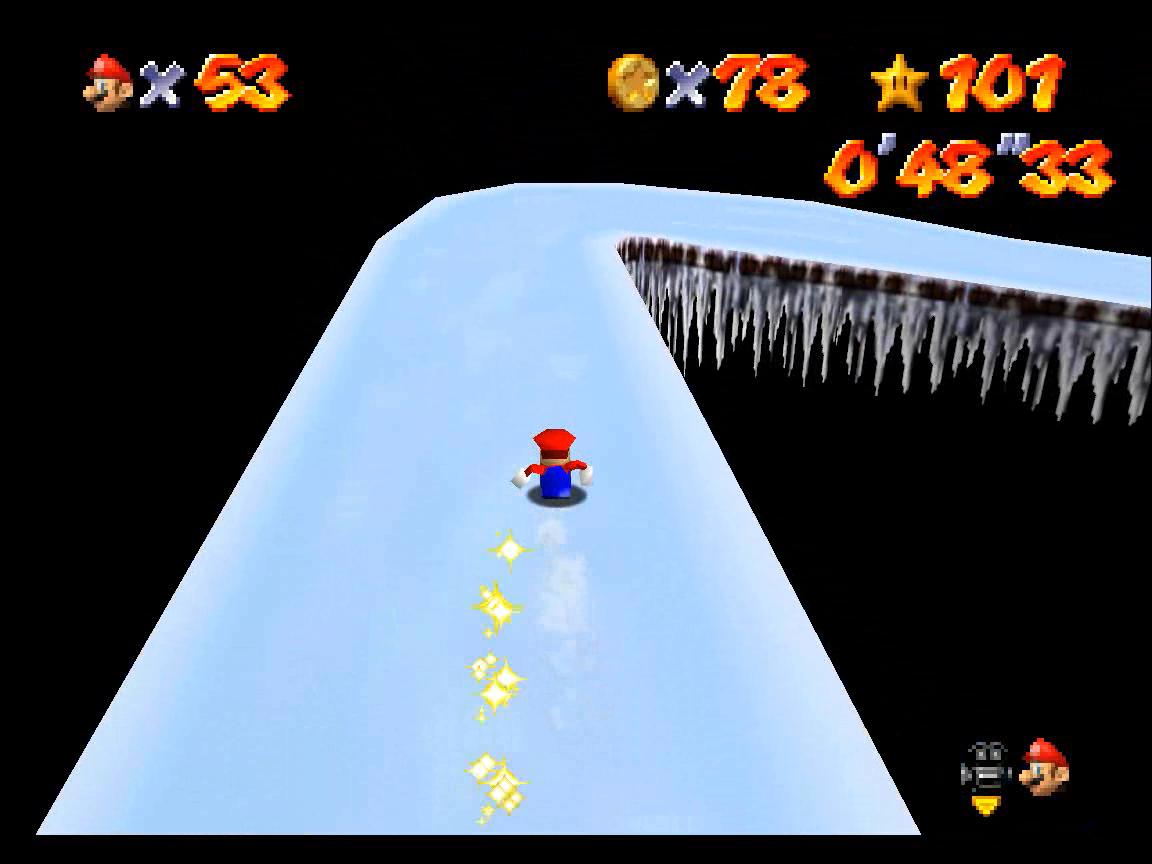
Task: Select the gold coin counter icon
Action: pyautogui.click(x=633, y=82)
